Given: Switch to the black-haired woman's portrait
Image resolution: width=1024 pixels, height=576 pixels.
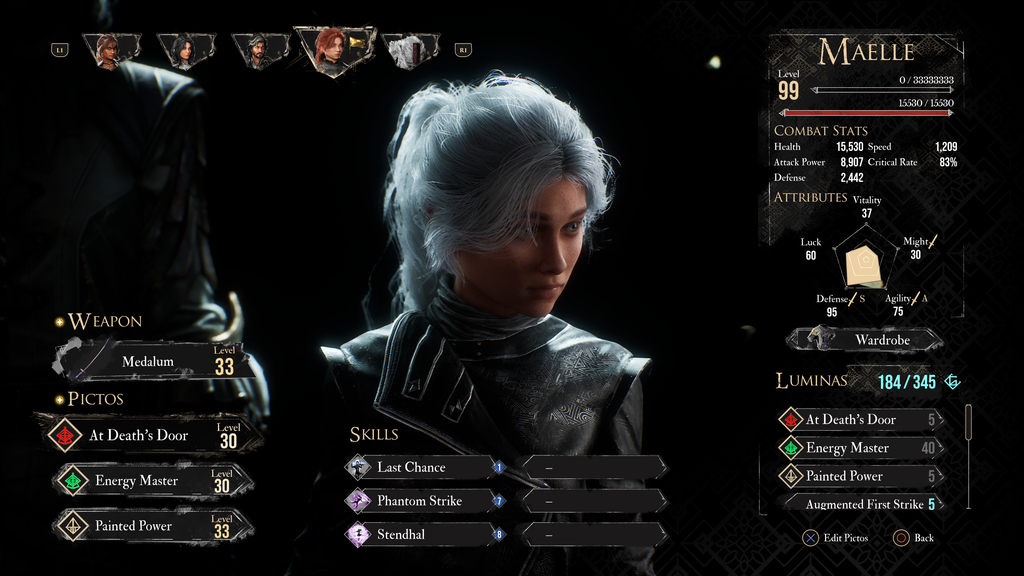Looking at the screenshot, I should click(183, 49).
